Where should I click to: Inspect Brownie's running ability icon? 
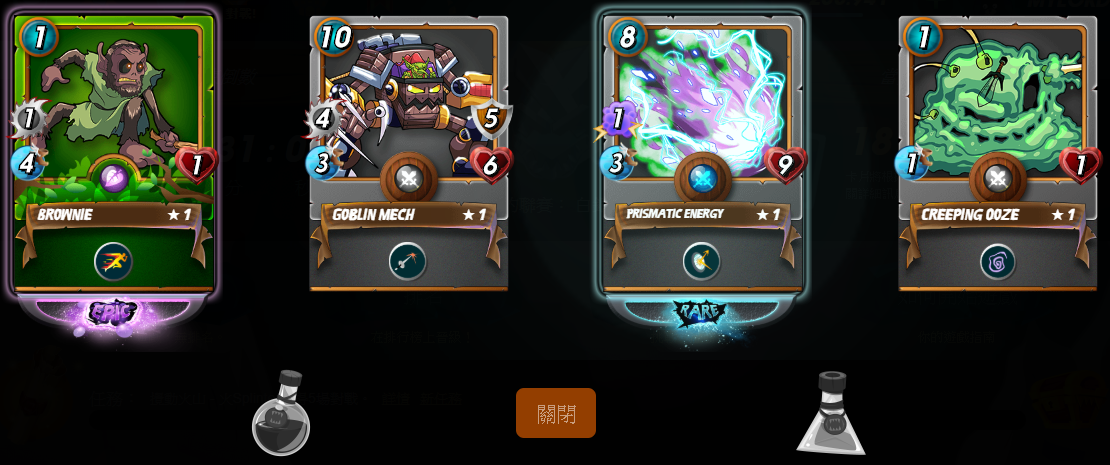click(114, 261)
